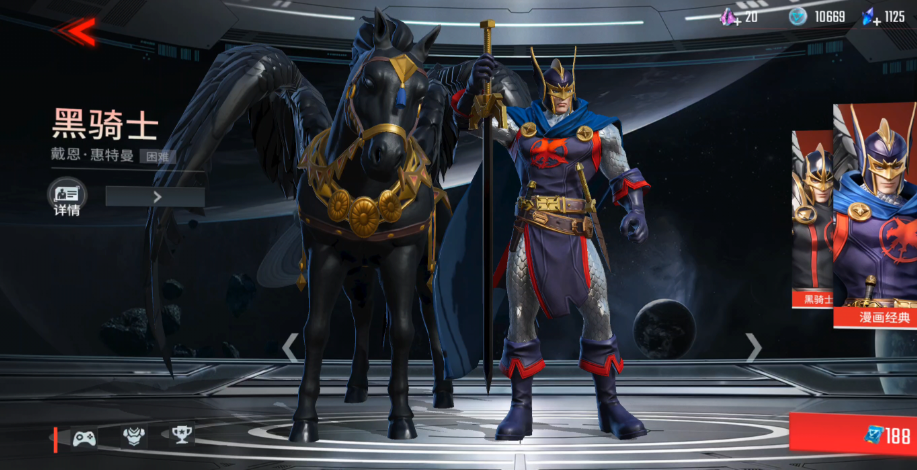Open the 详情 details card for Black Knight

point(67,197)
